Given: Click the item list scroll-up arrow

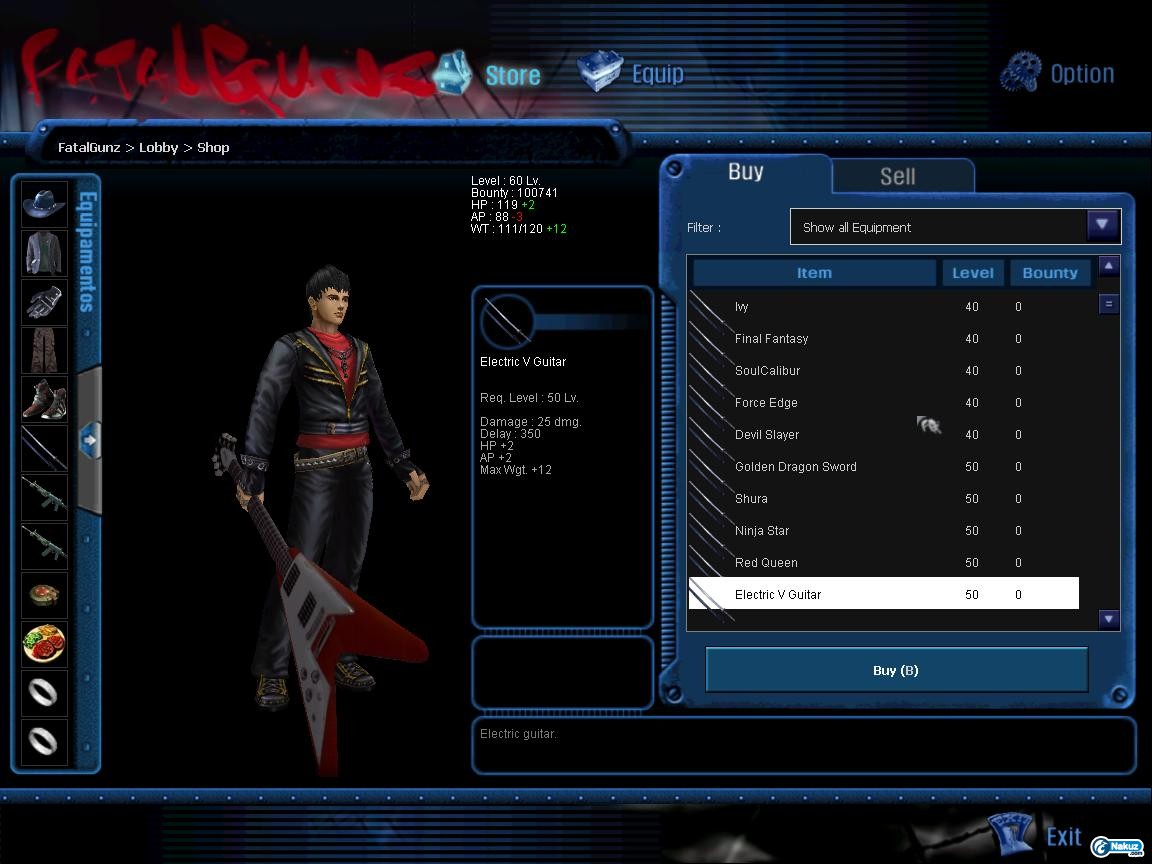Looking at the screenshot, I should coord(1108,265).
